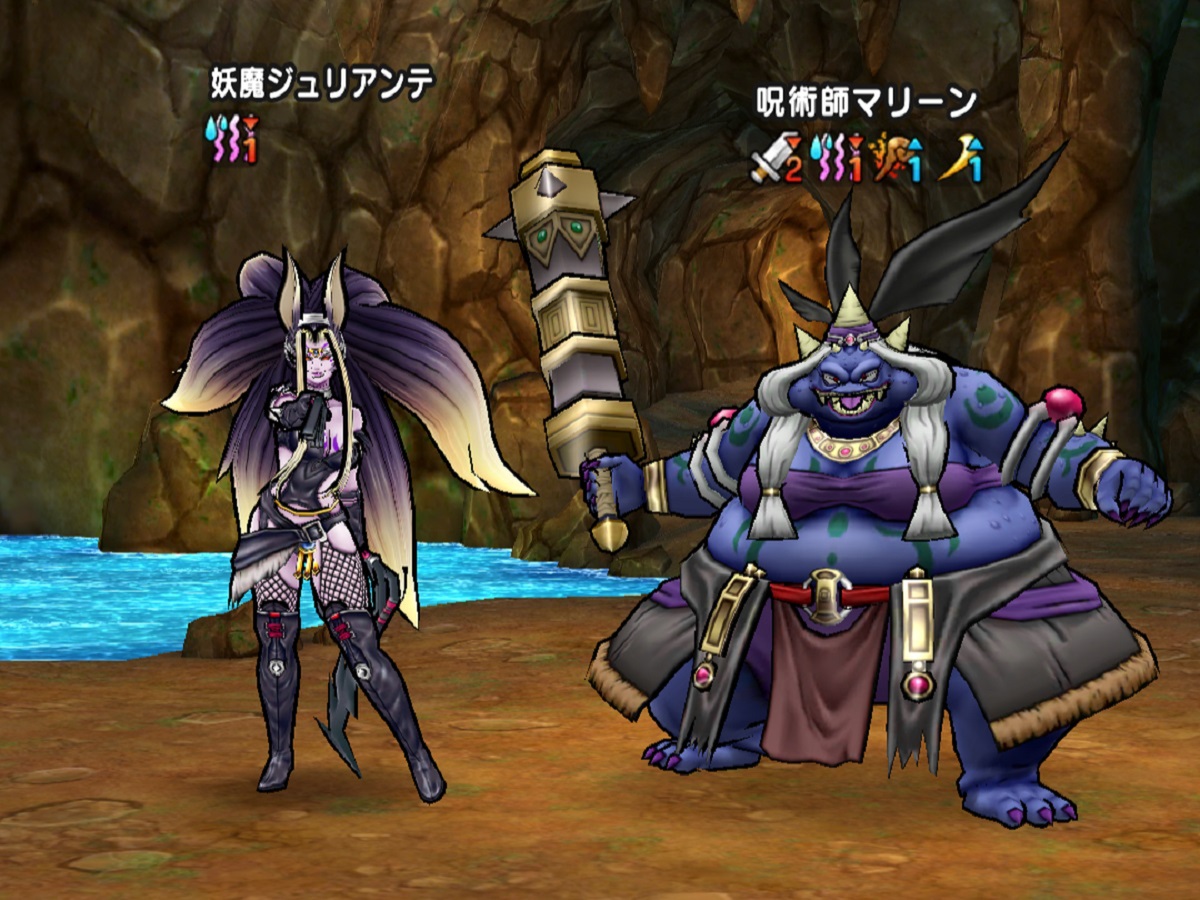Click the orange claw buff icon
The image size is (1200, 900).
(896, 160)
